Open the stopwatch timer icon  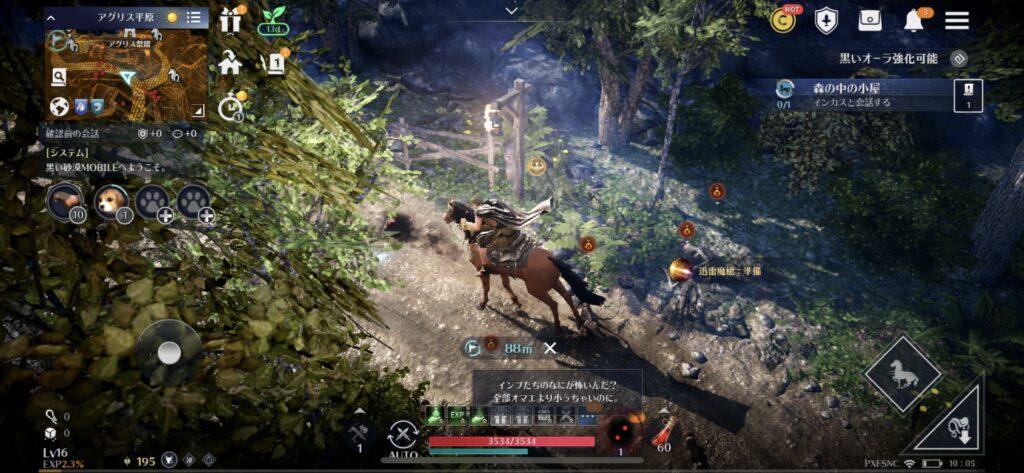click(231, 106)
